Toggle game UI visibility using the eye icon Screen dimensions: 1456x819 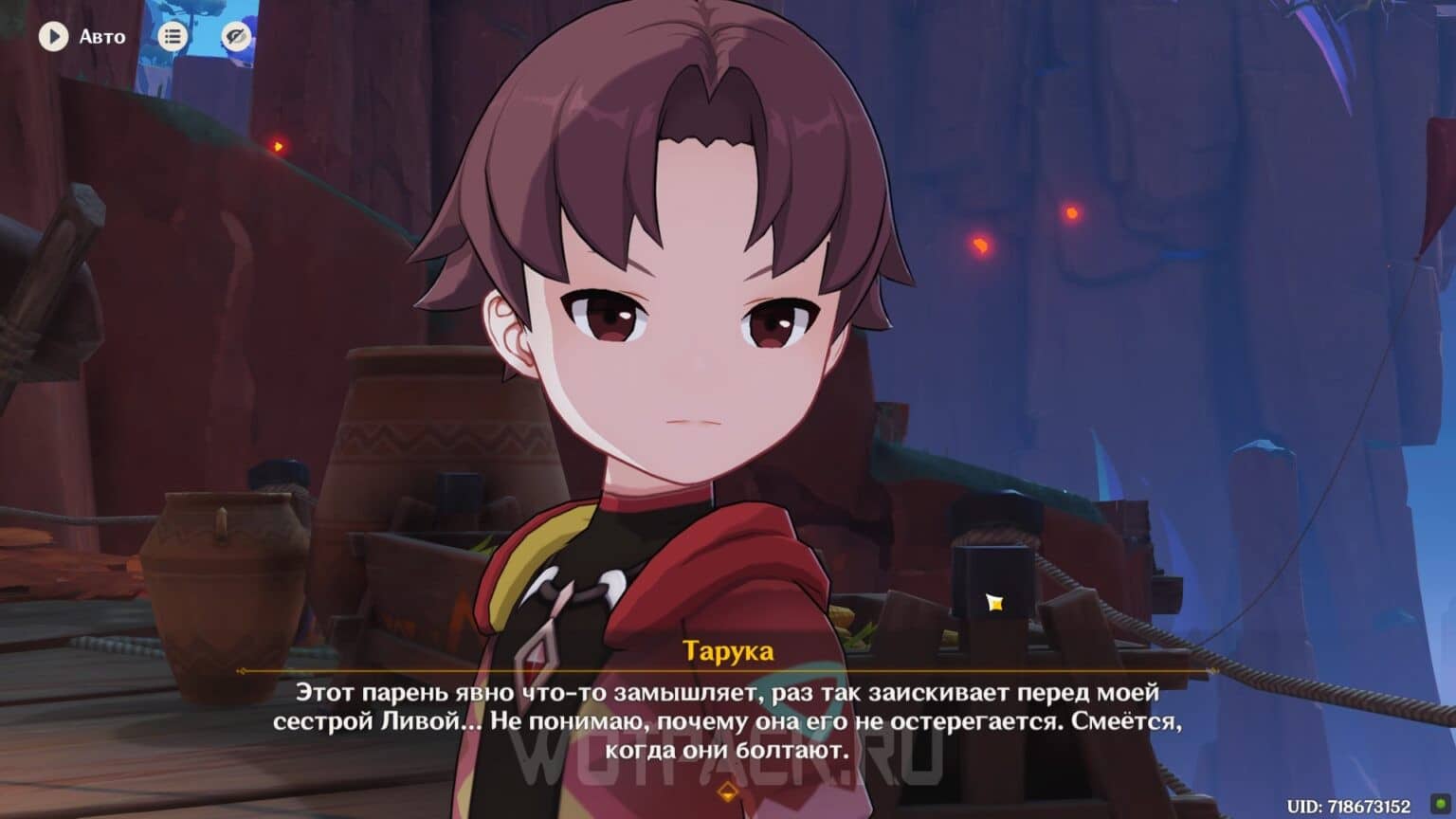click(234, 36)
